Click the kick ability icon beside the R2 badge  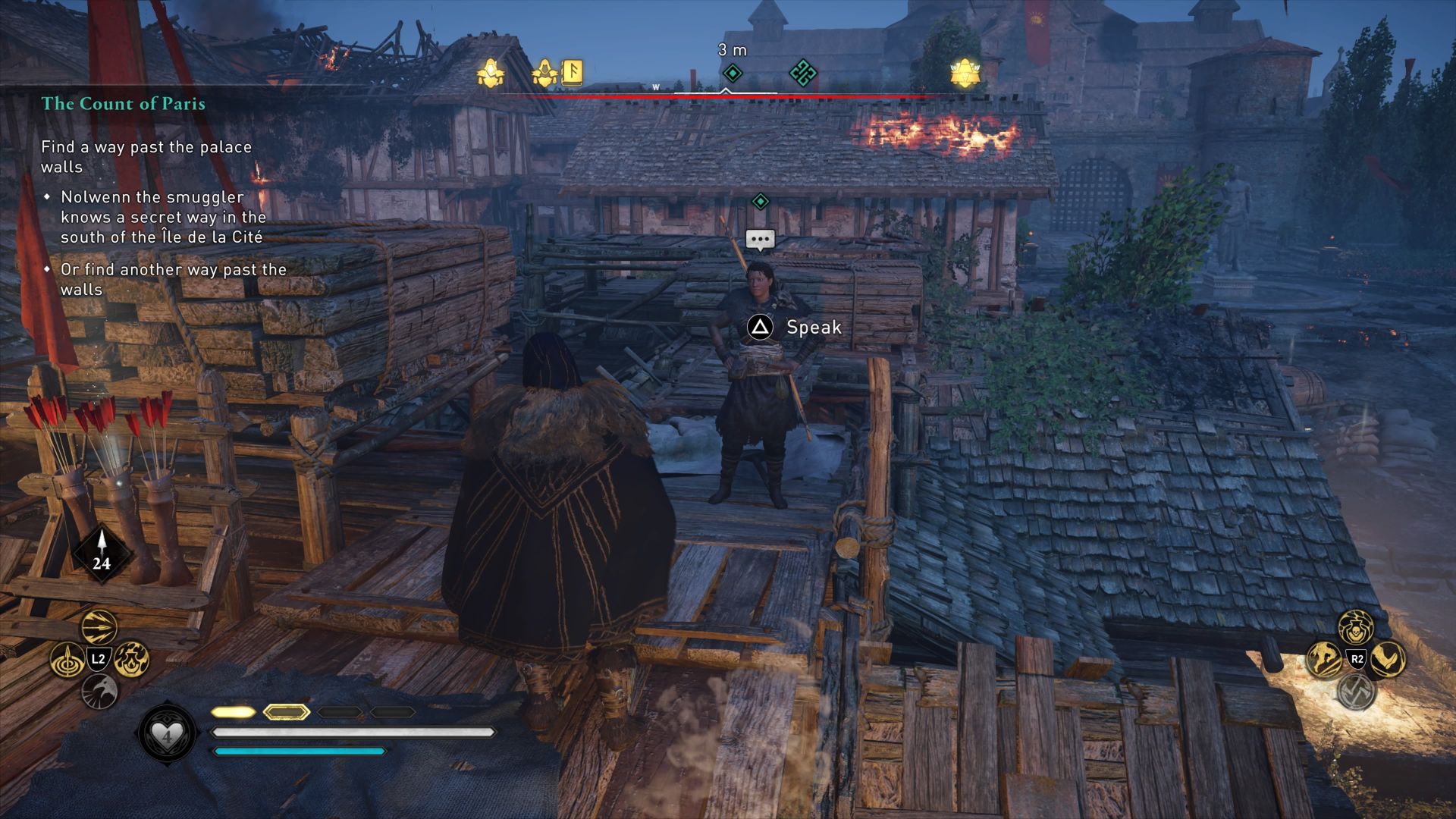pyautogui.click(x=1386, y=660)
